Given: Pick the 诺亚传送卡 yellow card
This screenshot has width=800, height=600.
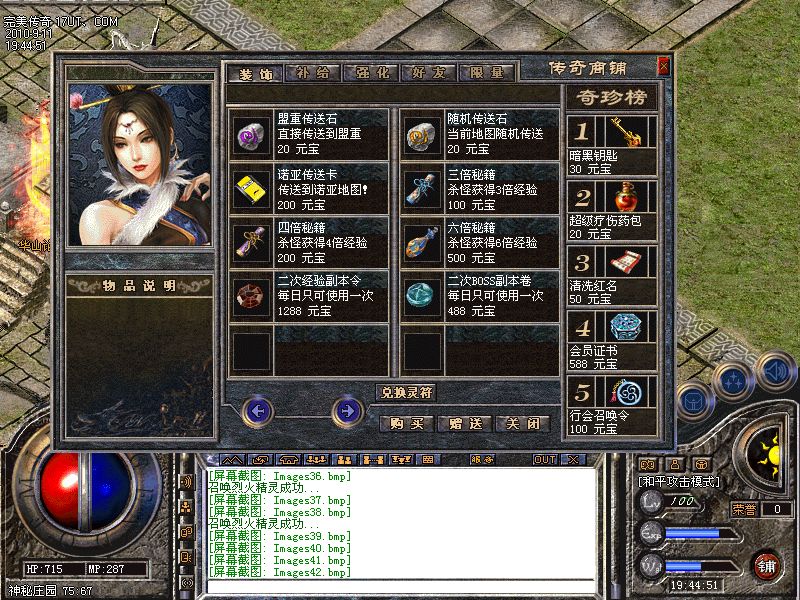Looking at the screenshot, I should (x=249, y=187).
